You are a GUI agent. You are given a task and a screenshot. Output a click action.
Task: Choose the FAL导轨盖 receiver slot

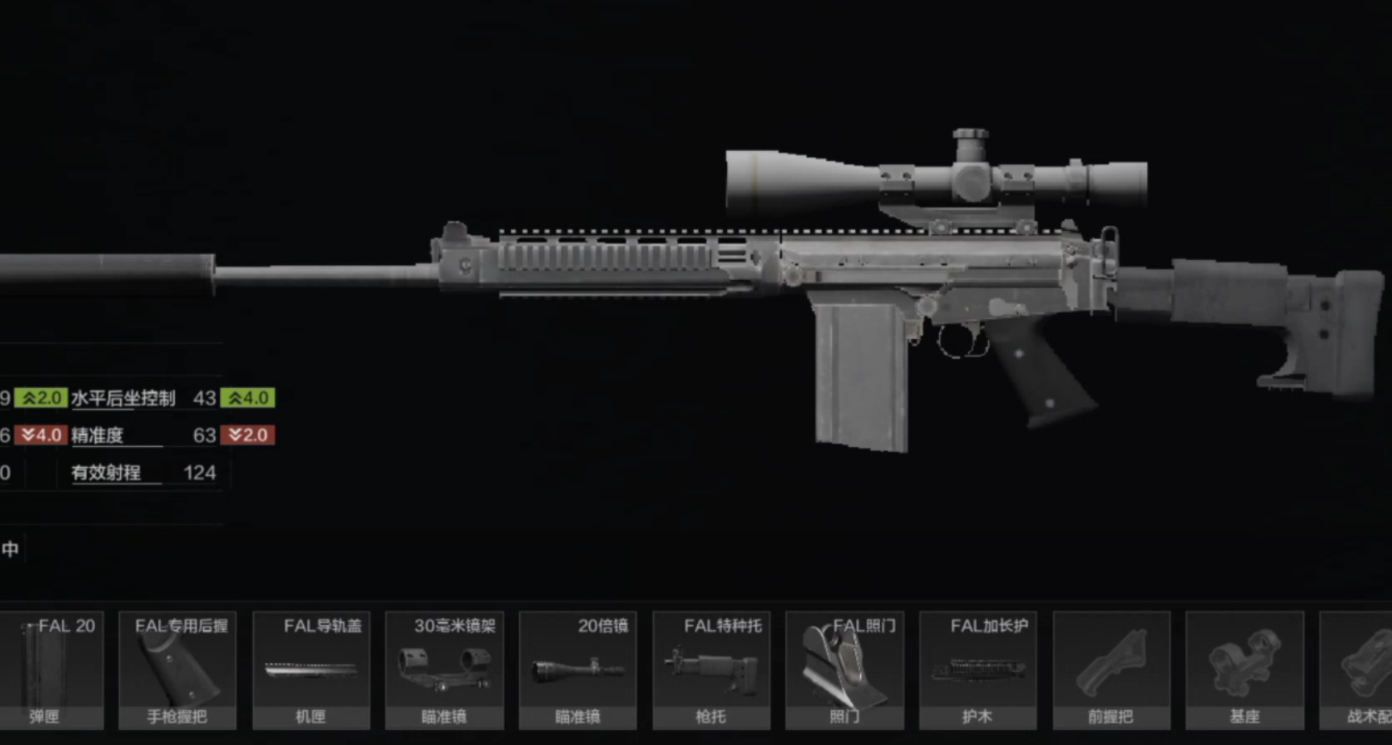point(311,670)
